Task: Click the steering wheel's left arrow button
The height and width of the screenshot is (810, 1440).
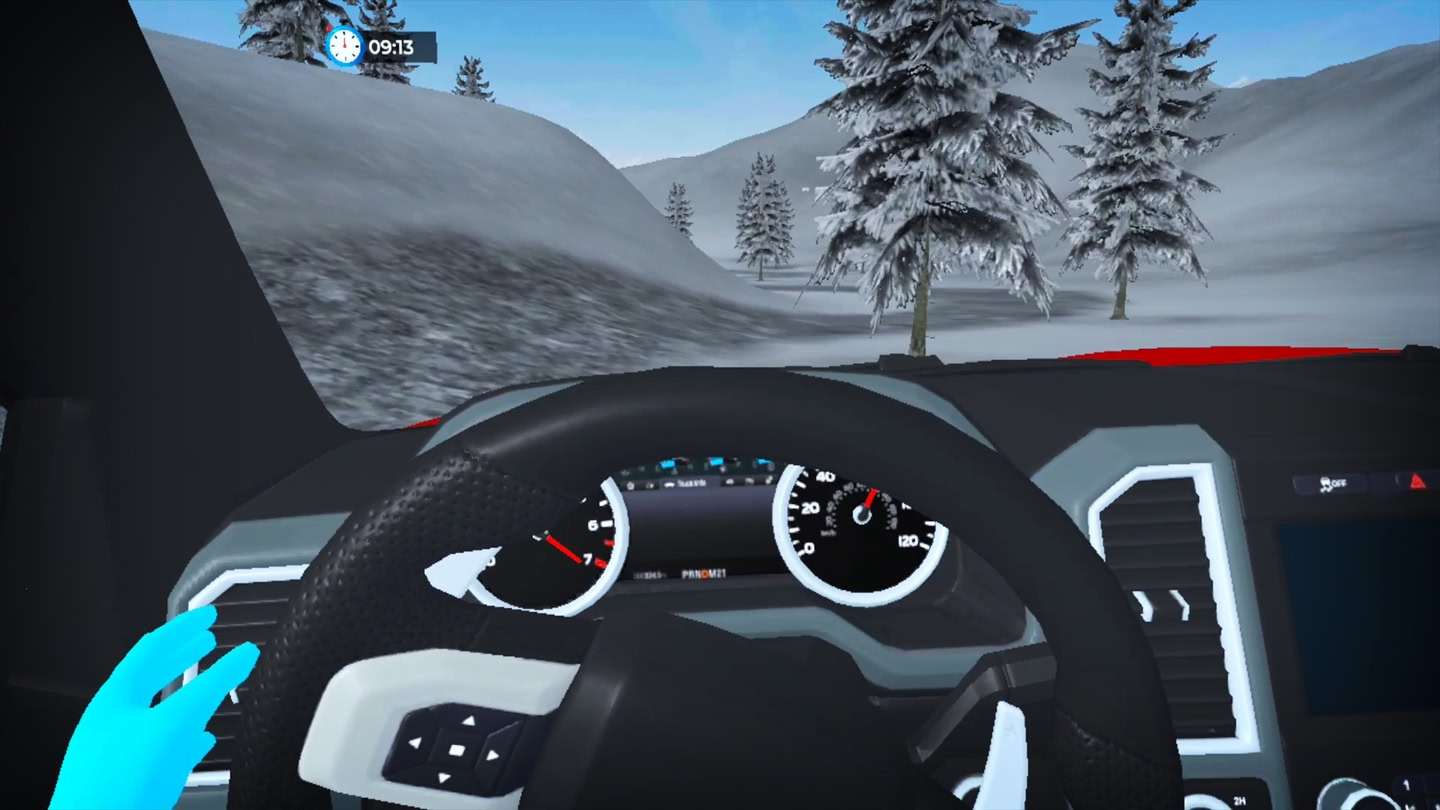Action: coord(416,743)
